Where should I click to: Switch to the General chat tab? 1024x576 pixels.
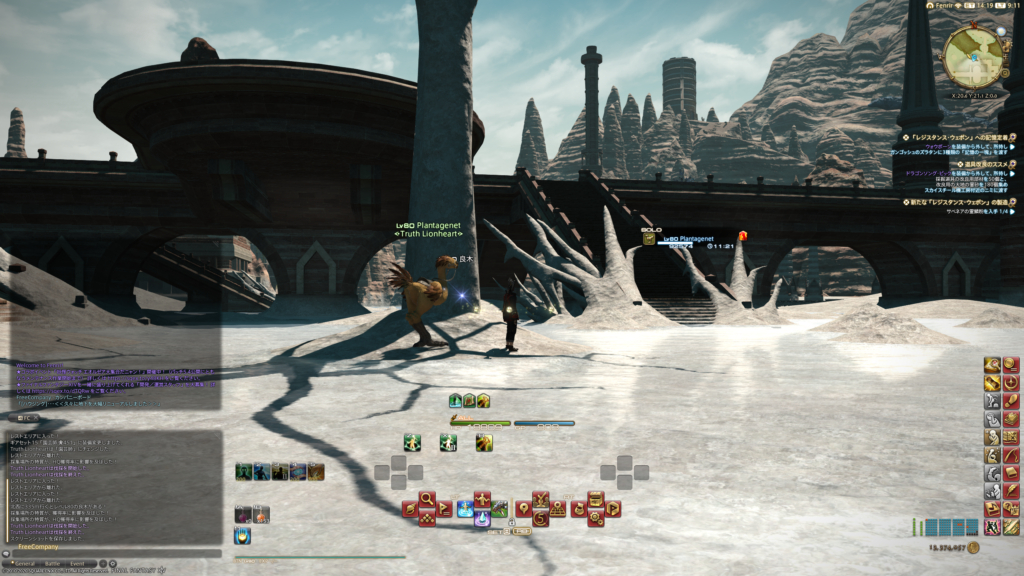[x=25, y=564]
